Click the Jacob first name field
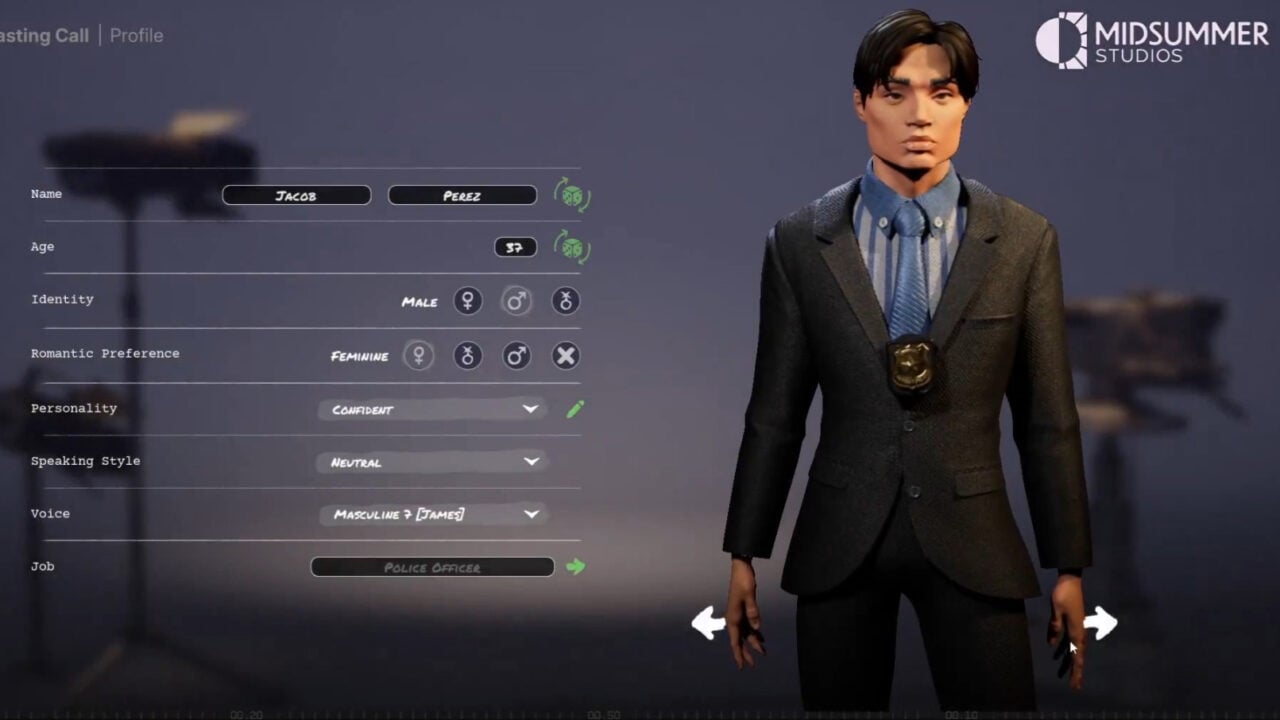Viewport: 1280px width, 720px height. pyautogui.click(x=296, y=195)
